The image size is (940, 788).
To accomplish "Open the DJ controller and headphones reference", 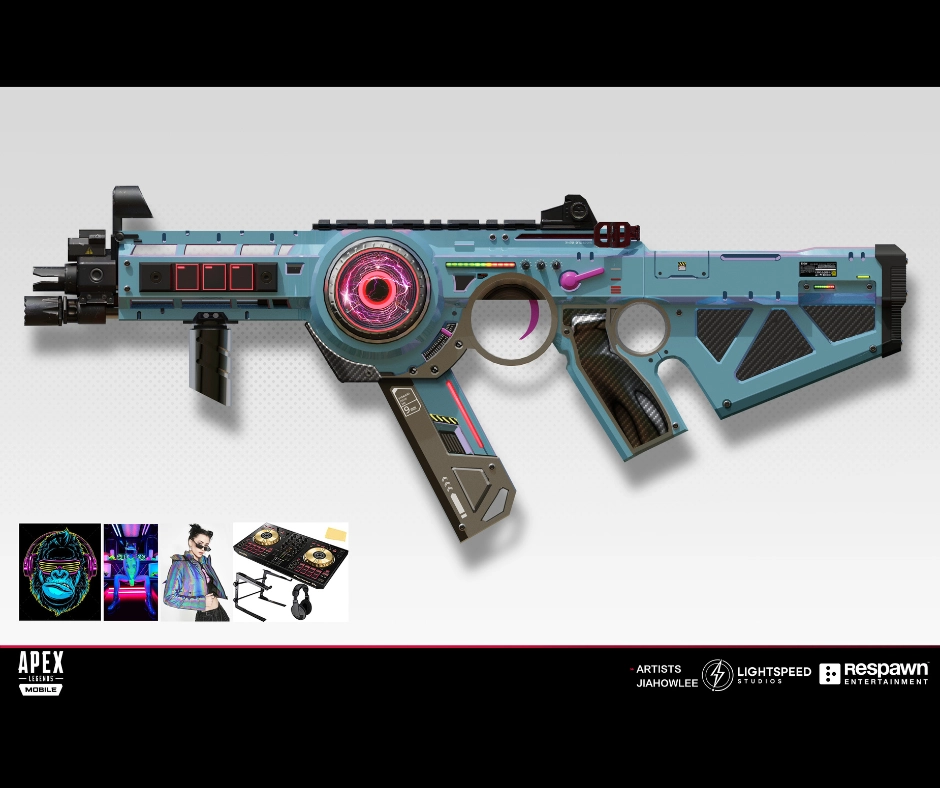I will [290, 572].
